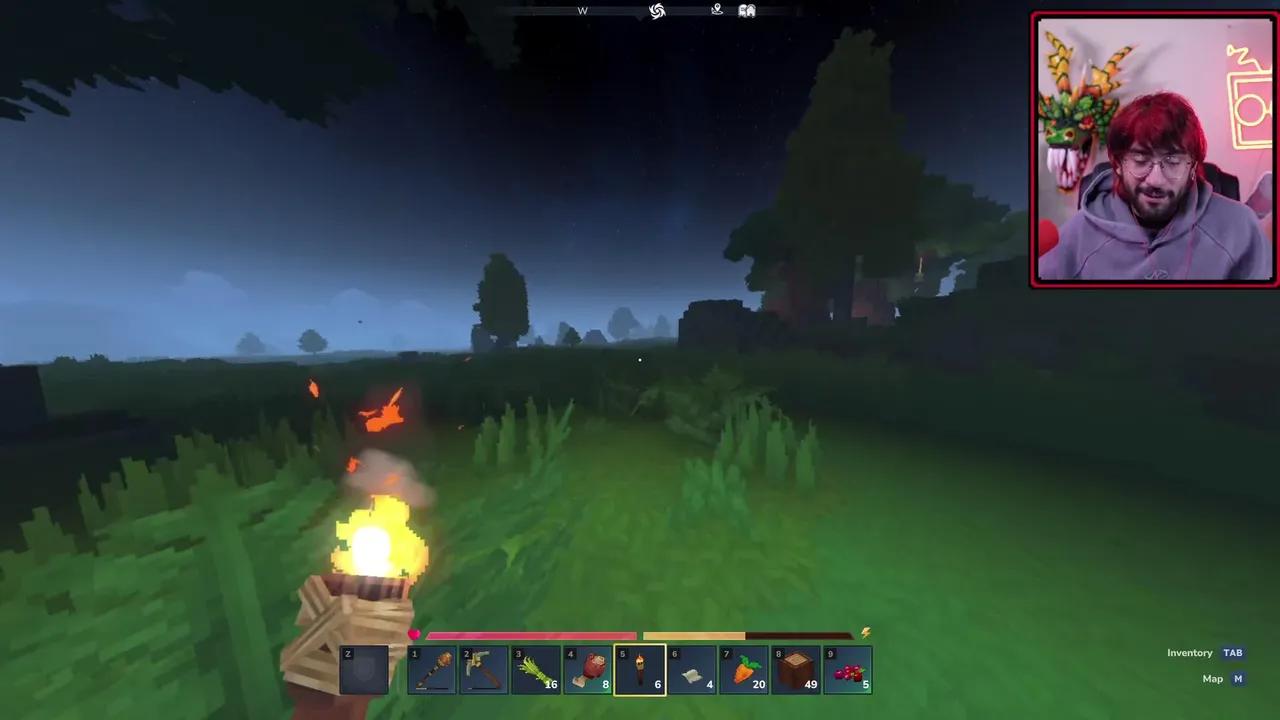Image resolution: width=1280 pixels, height=720 pixels.
Task: Select the torch in hotbar slot 5
Action: (640, 668)
